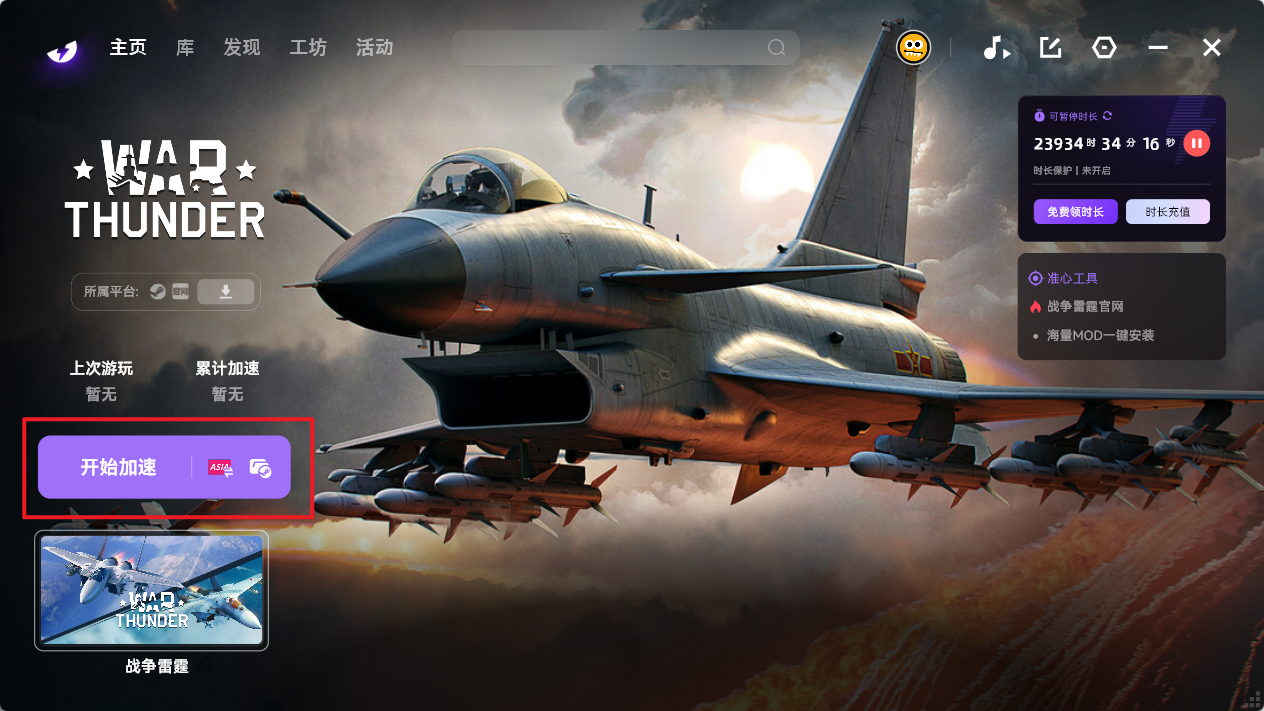
Task: Pause the remaining time with the red button
Action: point(1196,143)
